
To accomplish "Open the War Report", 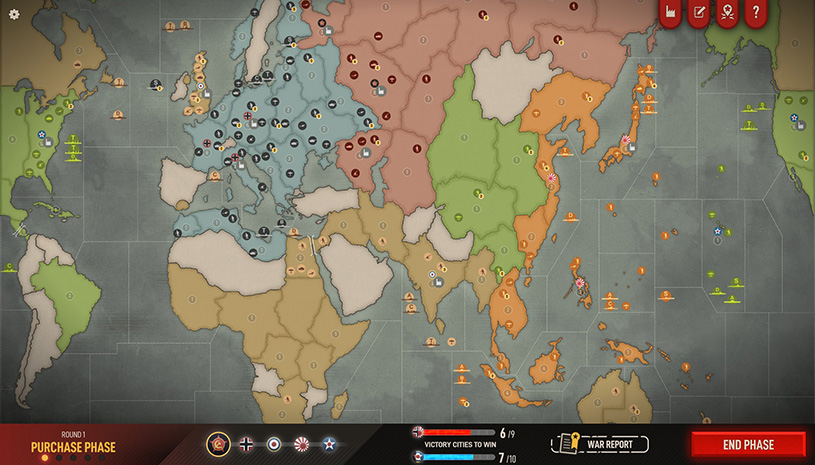I will click(601, 444).
